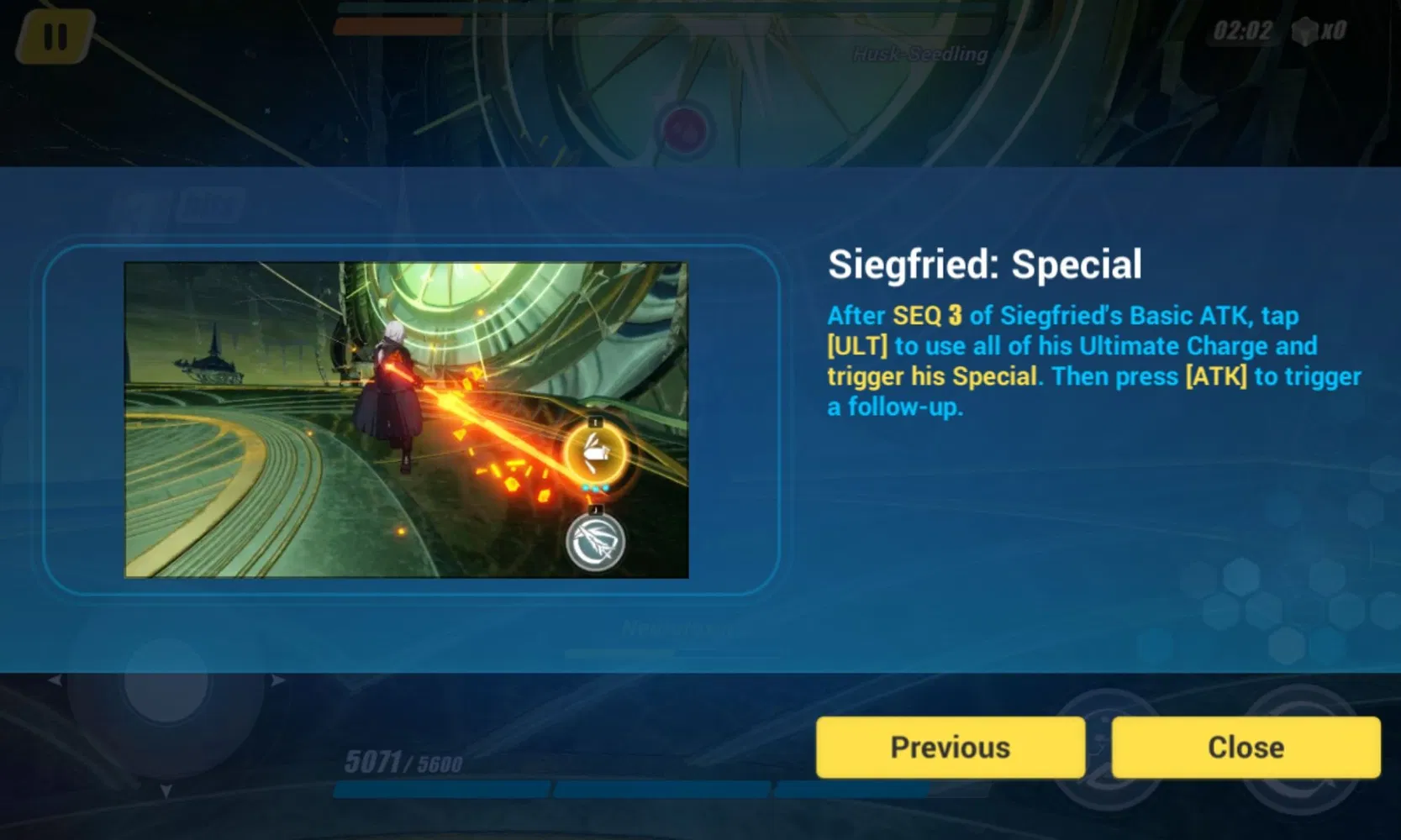This screenshot has height=840, width=1401.
Task: Click the Previous button
Action: click(949, 746)
